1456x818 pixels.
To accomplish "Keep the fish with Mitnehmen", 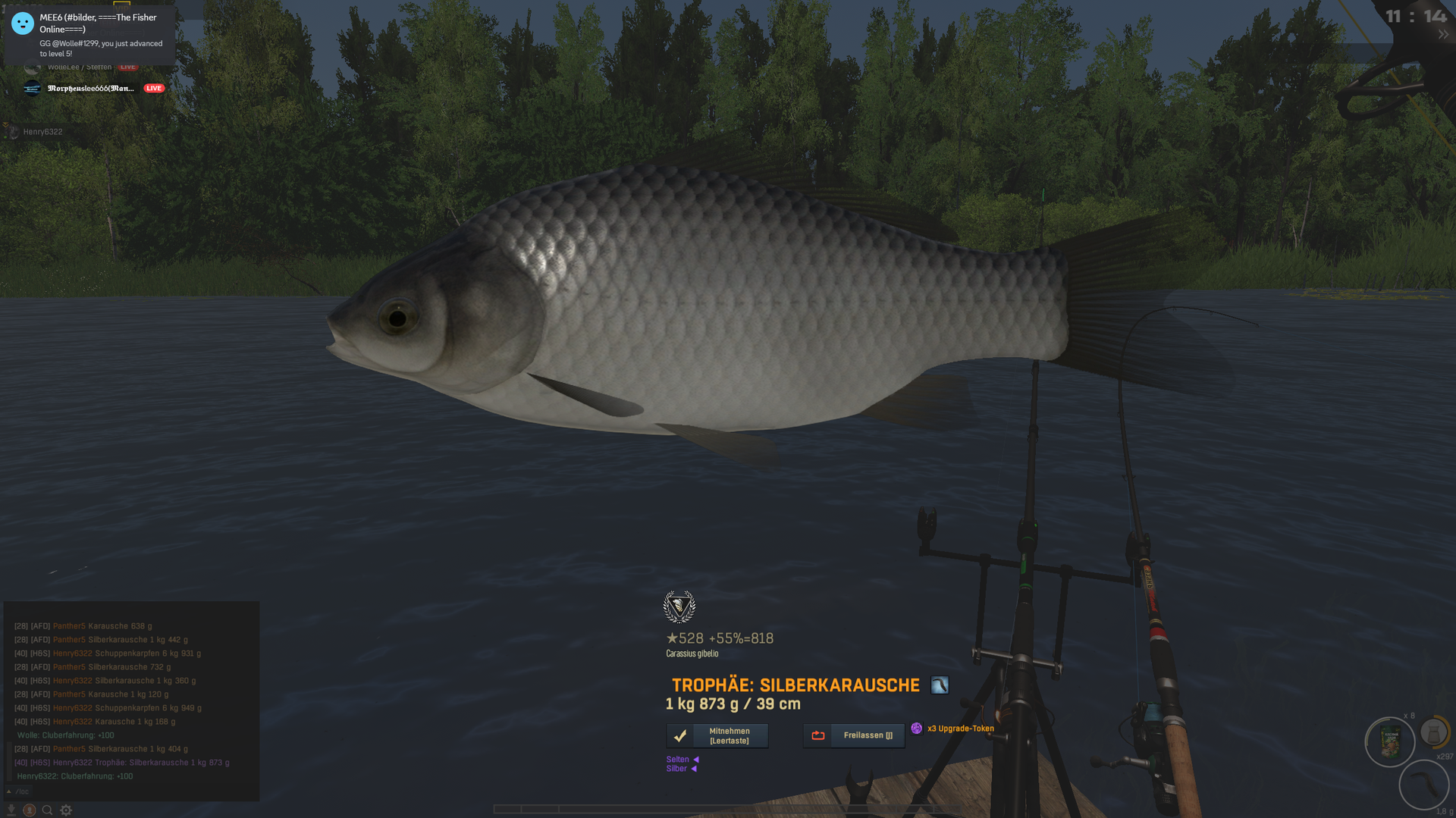I will click(x=717, y=735).
